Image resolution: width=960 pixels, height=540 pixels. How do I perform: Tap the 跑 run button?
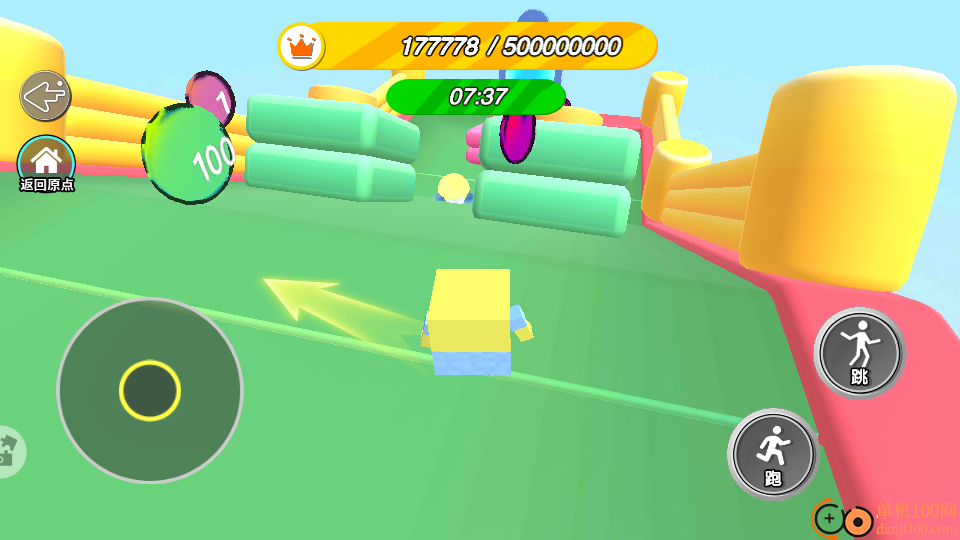click(x=773, y=454)
